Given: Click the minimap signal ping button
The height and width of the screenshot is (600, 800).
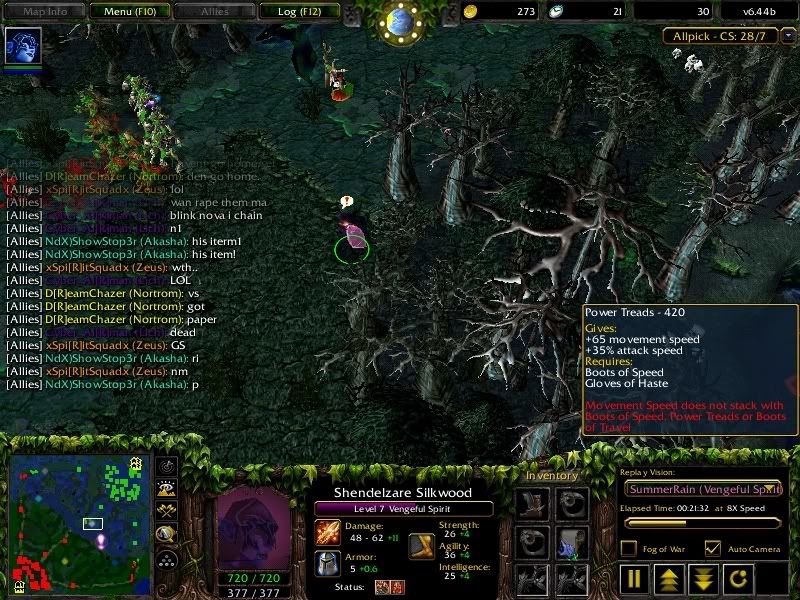Looking at the screenshot, I should tap(167, 467).
